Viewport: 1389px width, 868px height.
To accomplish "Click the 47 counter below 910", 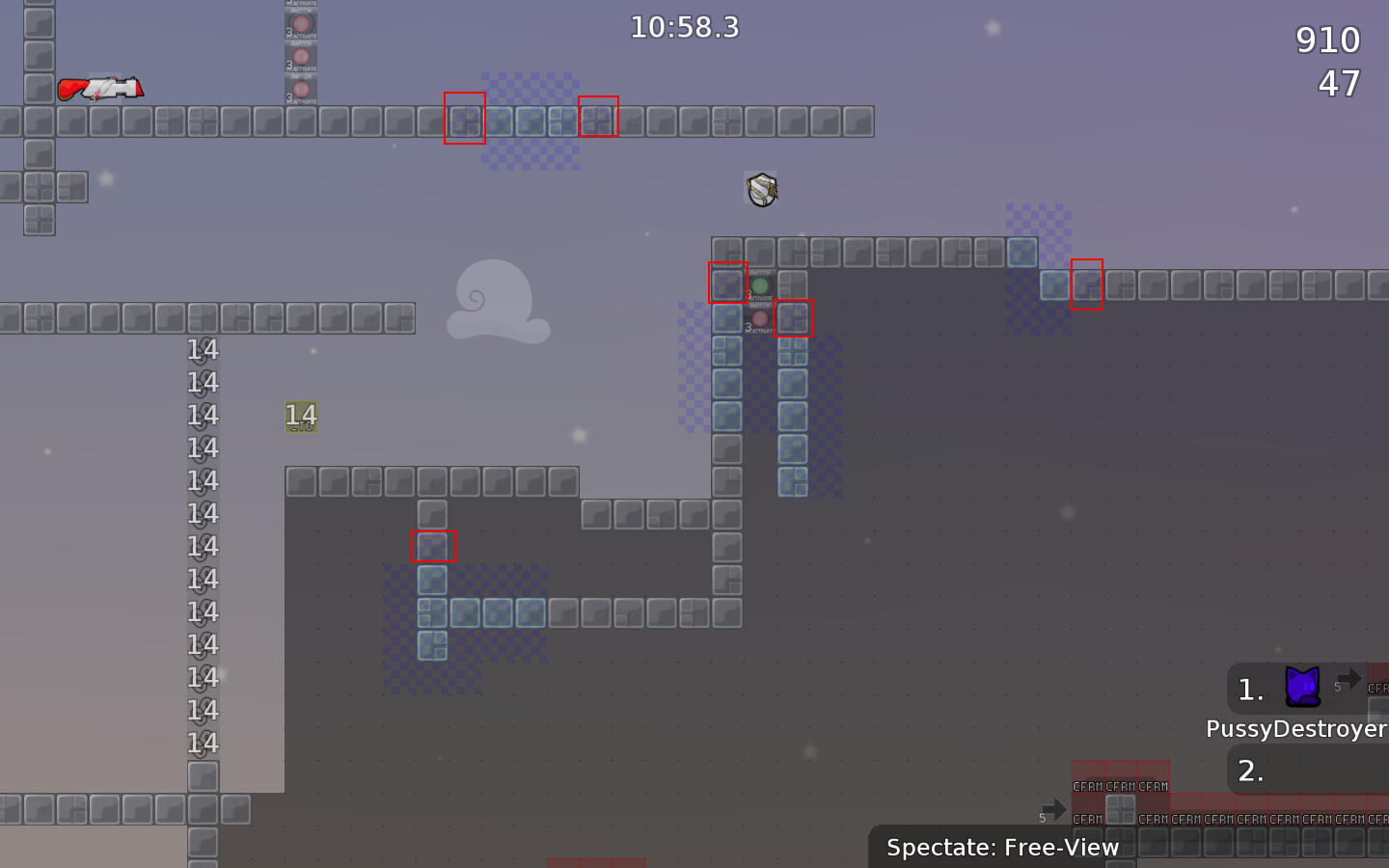I will tap(1339, 84).
